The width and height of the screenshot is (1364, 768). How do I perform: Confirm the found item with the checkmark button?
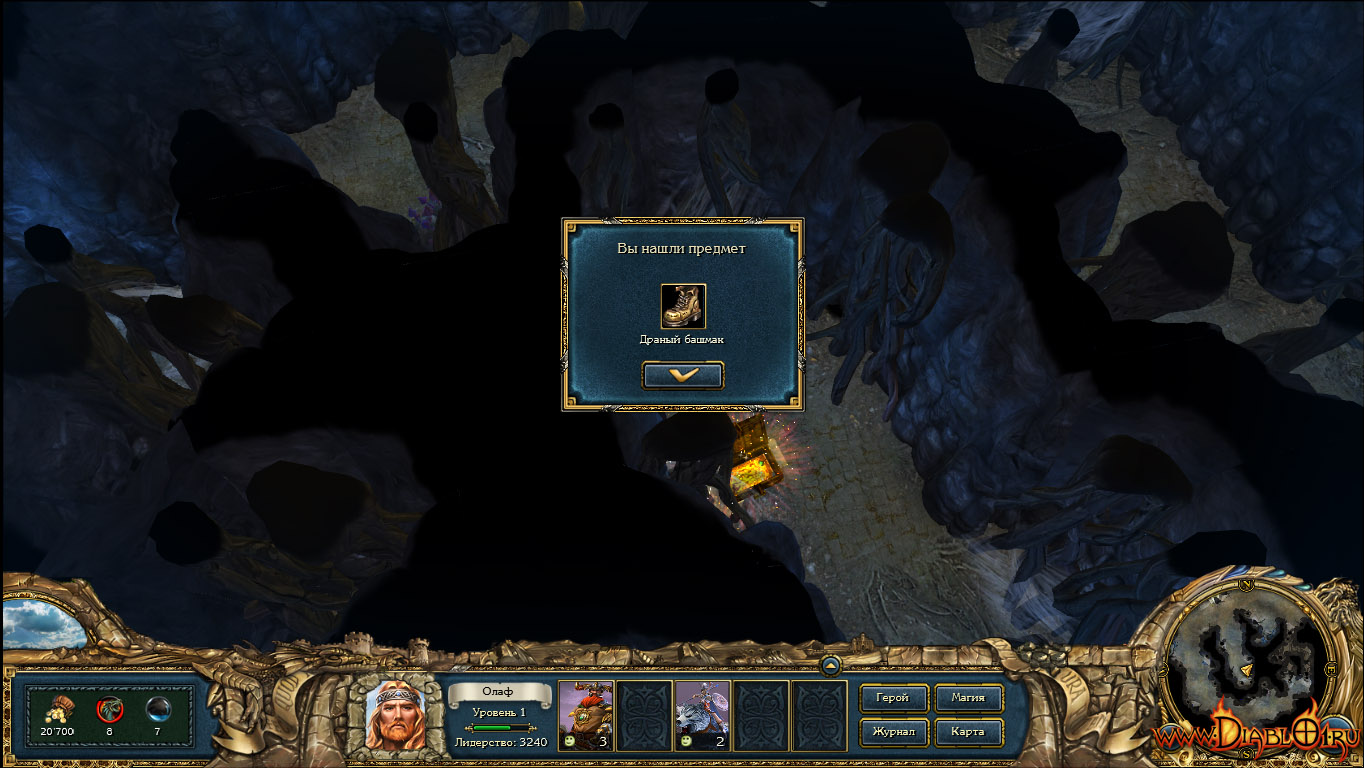[x=683, y=375]
